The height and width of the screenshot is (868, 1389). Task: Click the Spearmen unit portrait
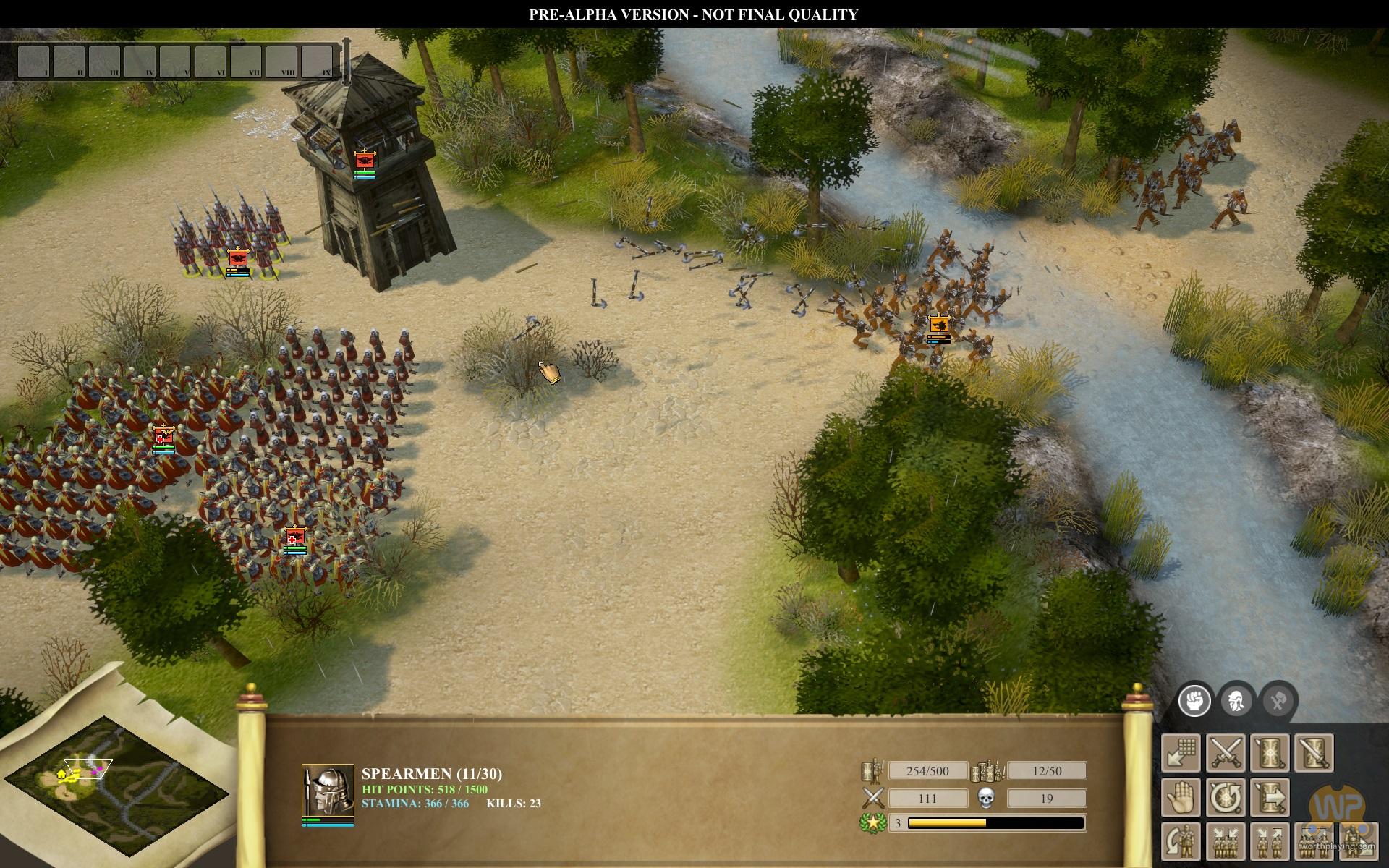tap(328, 790)
